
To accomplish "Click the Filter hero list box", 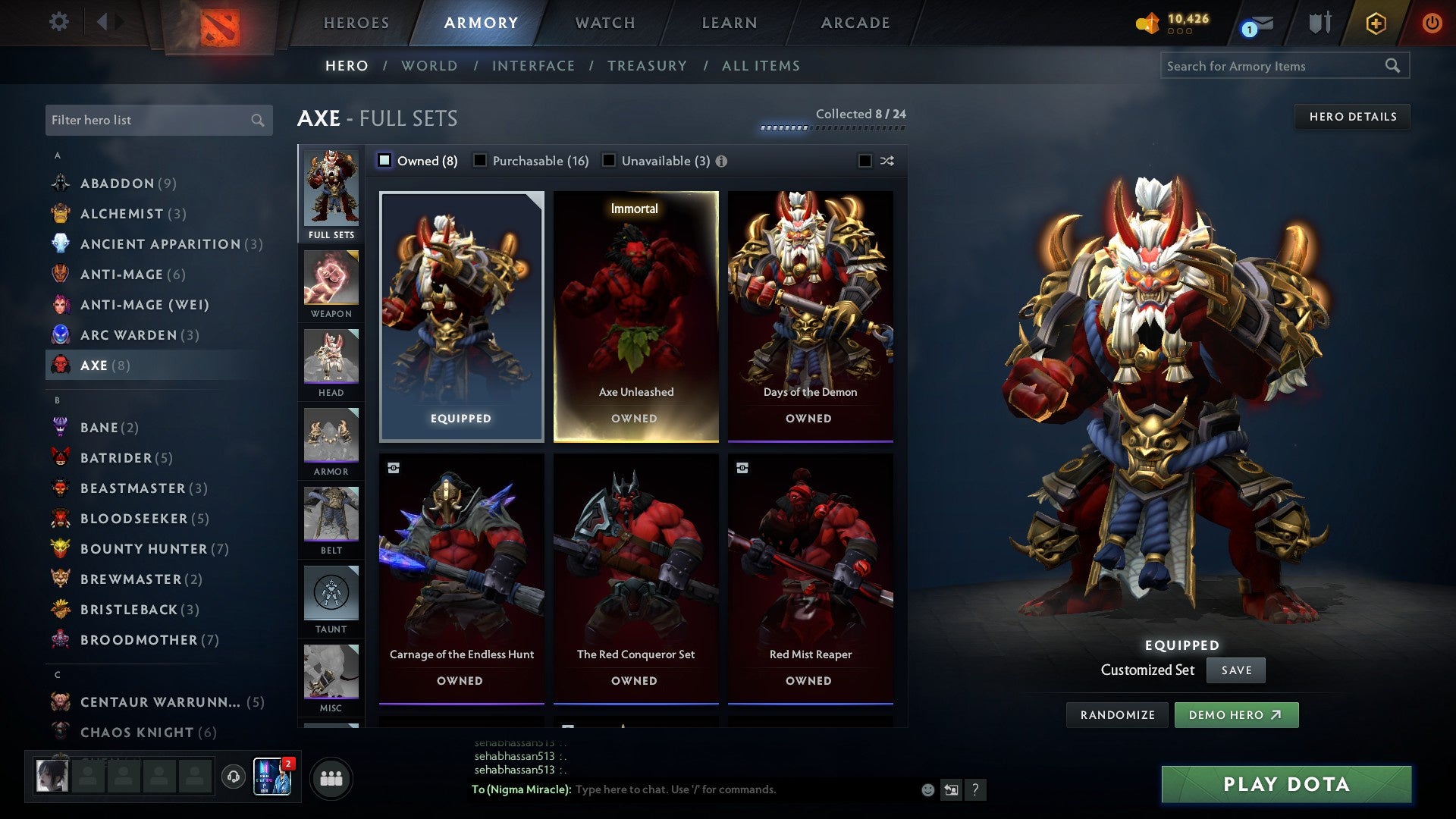I will coord(149,120).
